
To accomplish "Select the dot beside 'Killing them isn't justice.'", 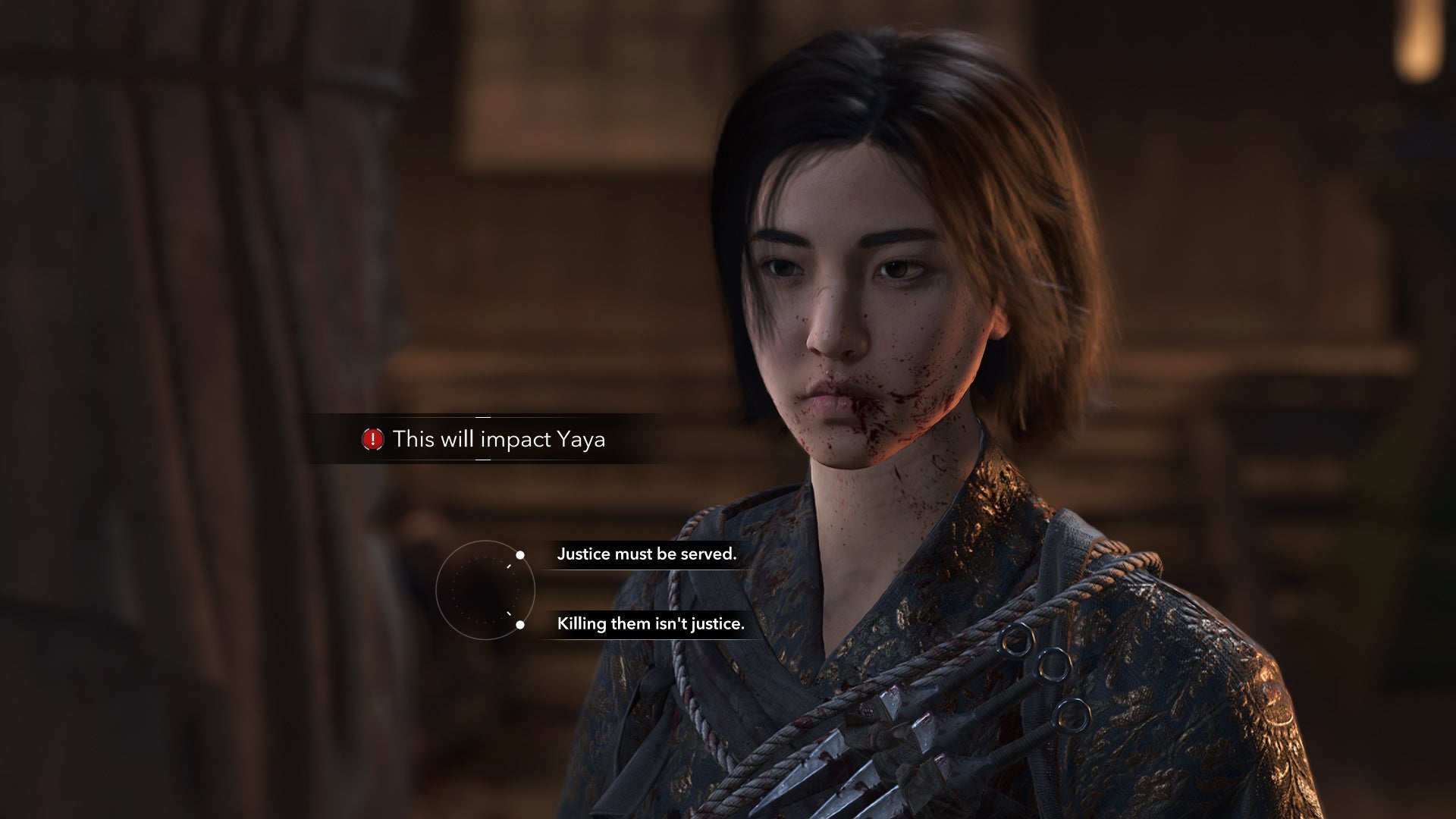I will click(x=520, y=625).
